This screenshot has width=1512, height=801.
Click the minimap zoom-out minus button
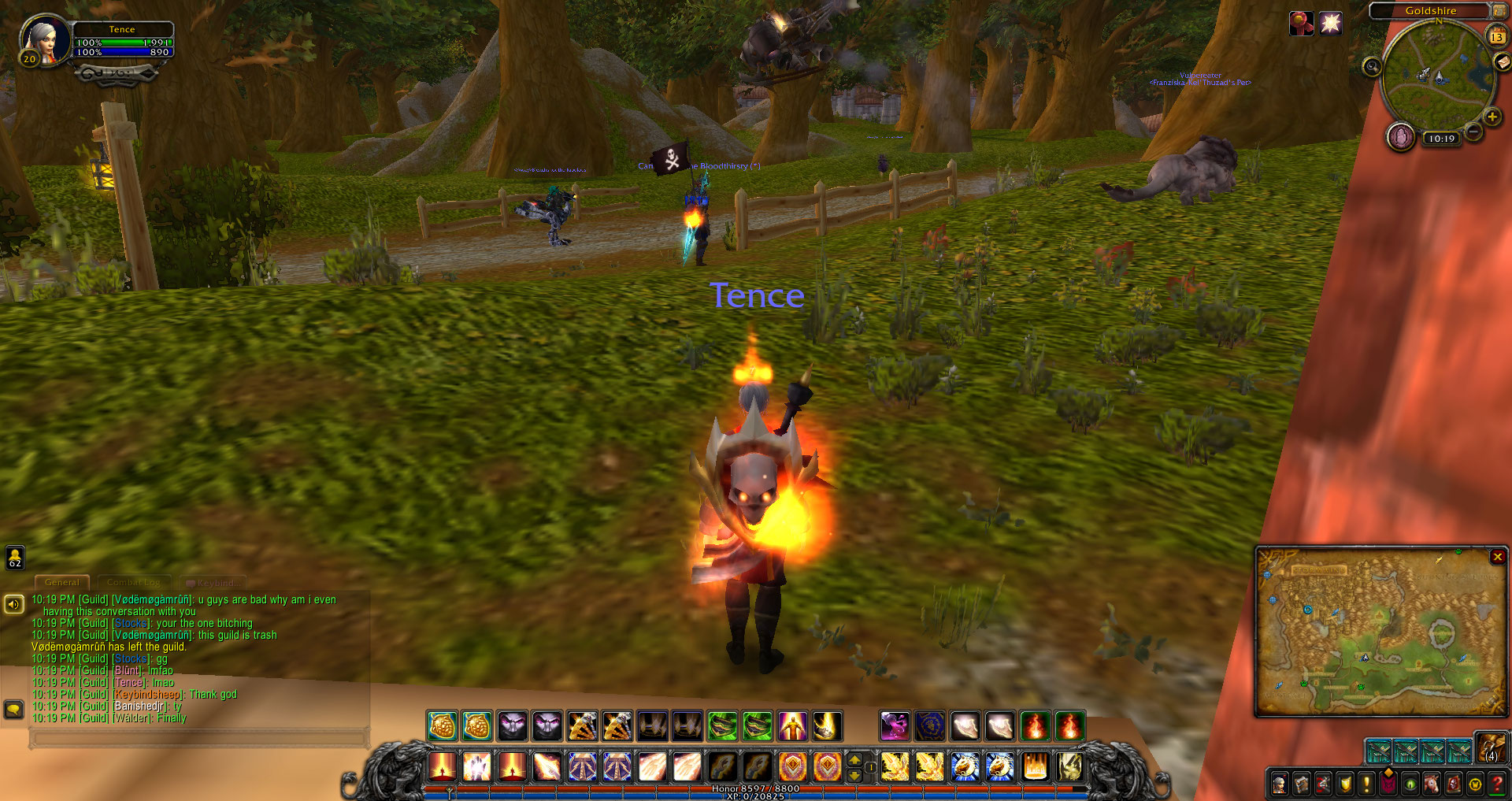click(x=1473, y=132)
